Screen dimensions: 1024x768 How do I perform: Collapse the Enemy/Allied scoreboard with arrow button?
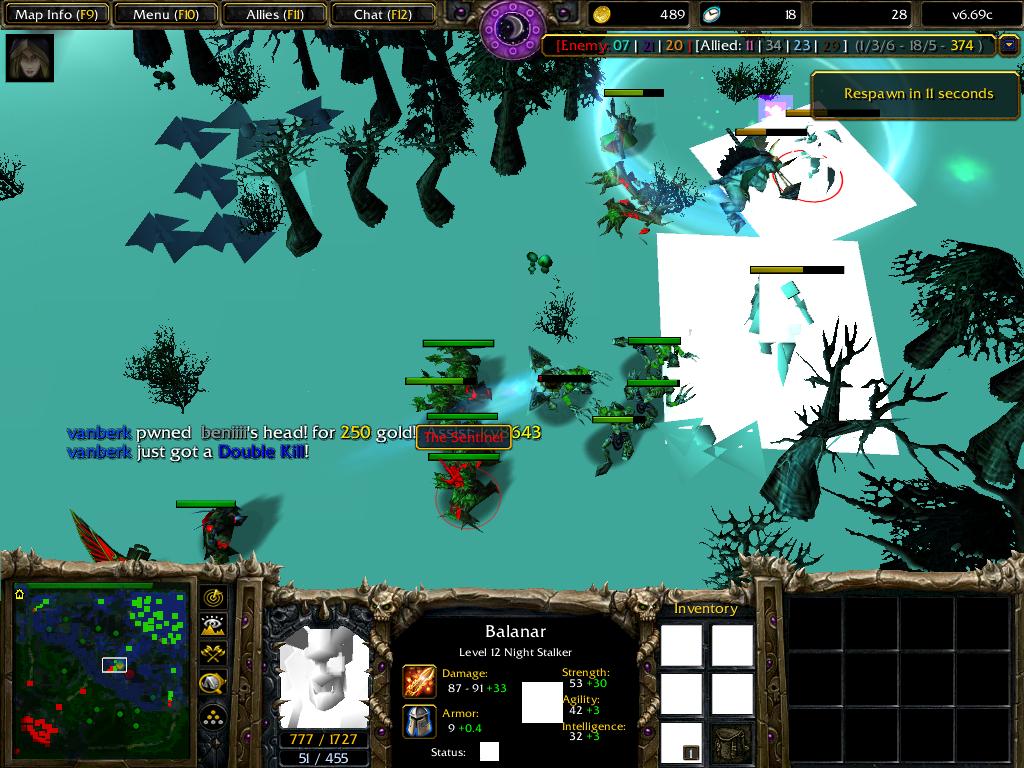pyautogui.click(x=1007, y=45)
